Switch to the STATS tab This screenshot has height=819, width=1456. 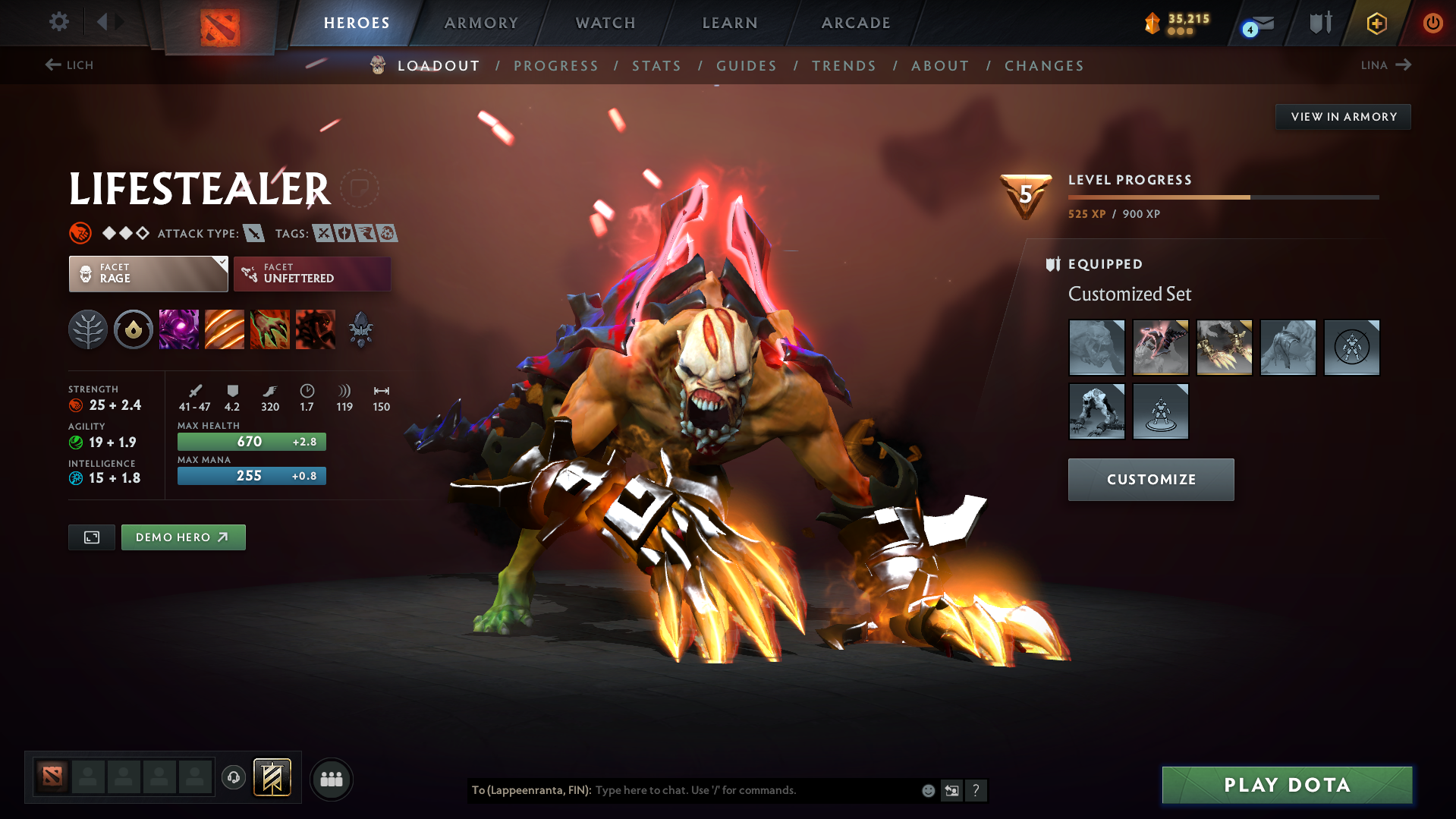tap(656, 66)
